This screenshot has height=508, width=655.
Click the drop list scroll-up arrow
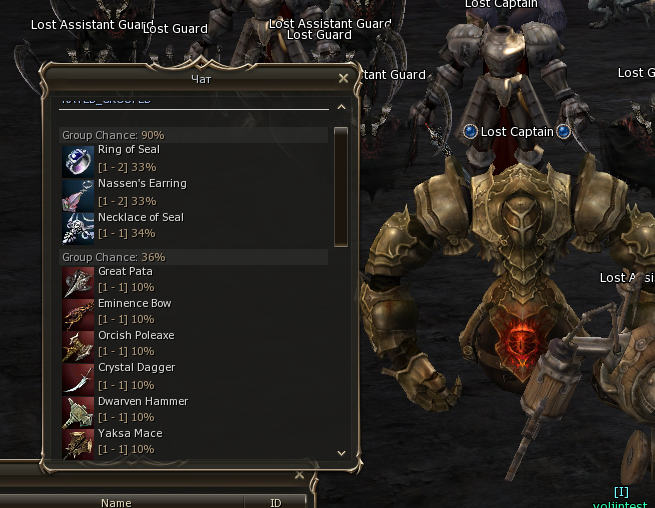tap(341, 107)
